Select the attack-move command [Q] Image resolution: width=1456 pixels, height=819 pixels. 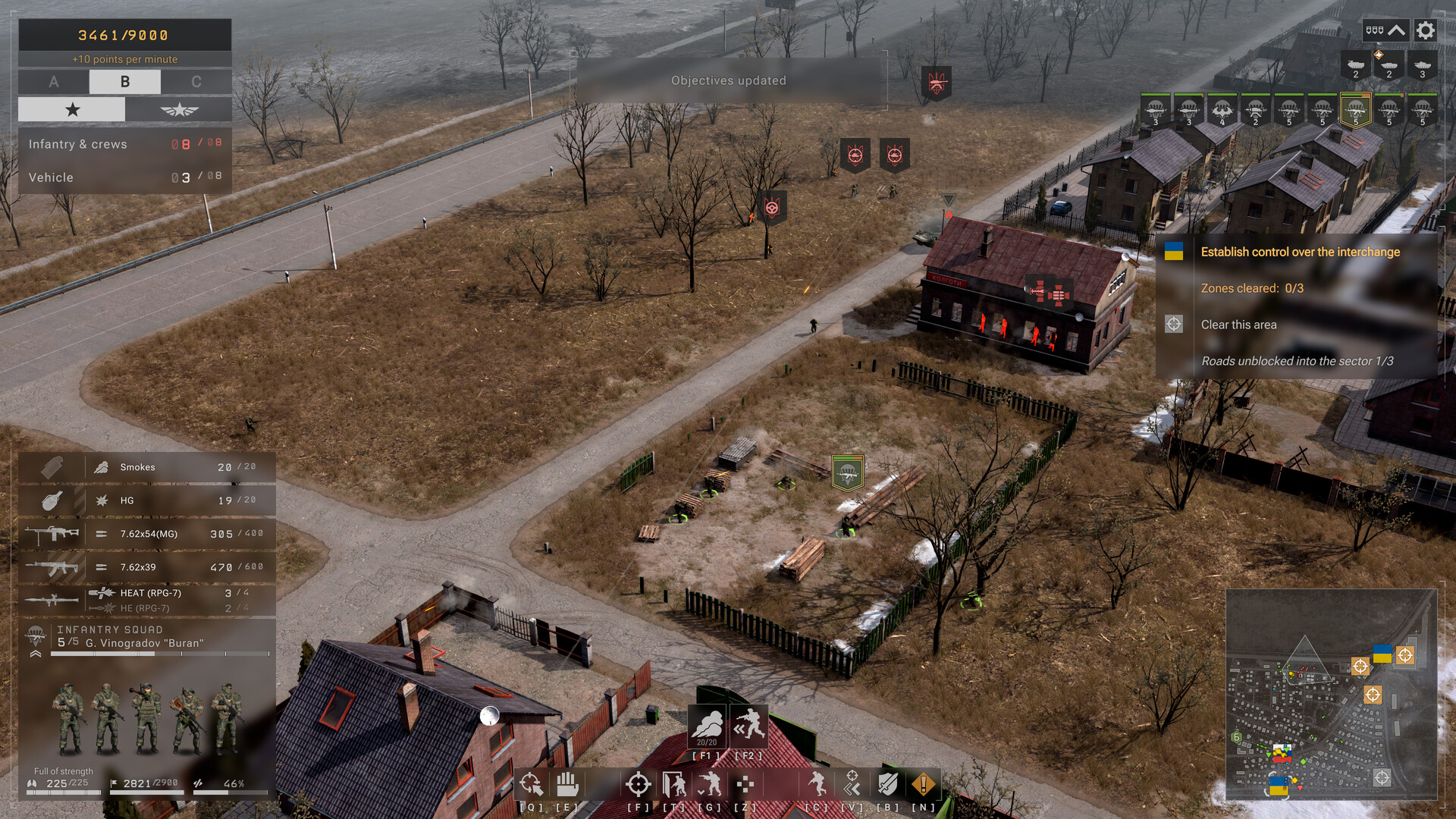click(531, 784)
